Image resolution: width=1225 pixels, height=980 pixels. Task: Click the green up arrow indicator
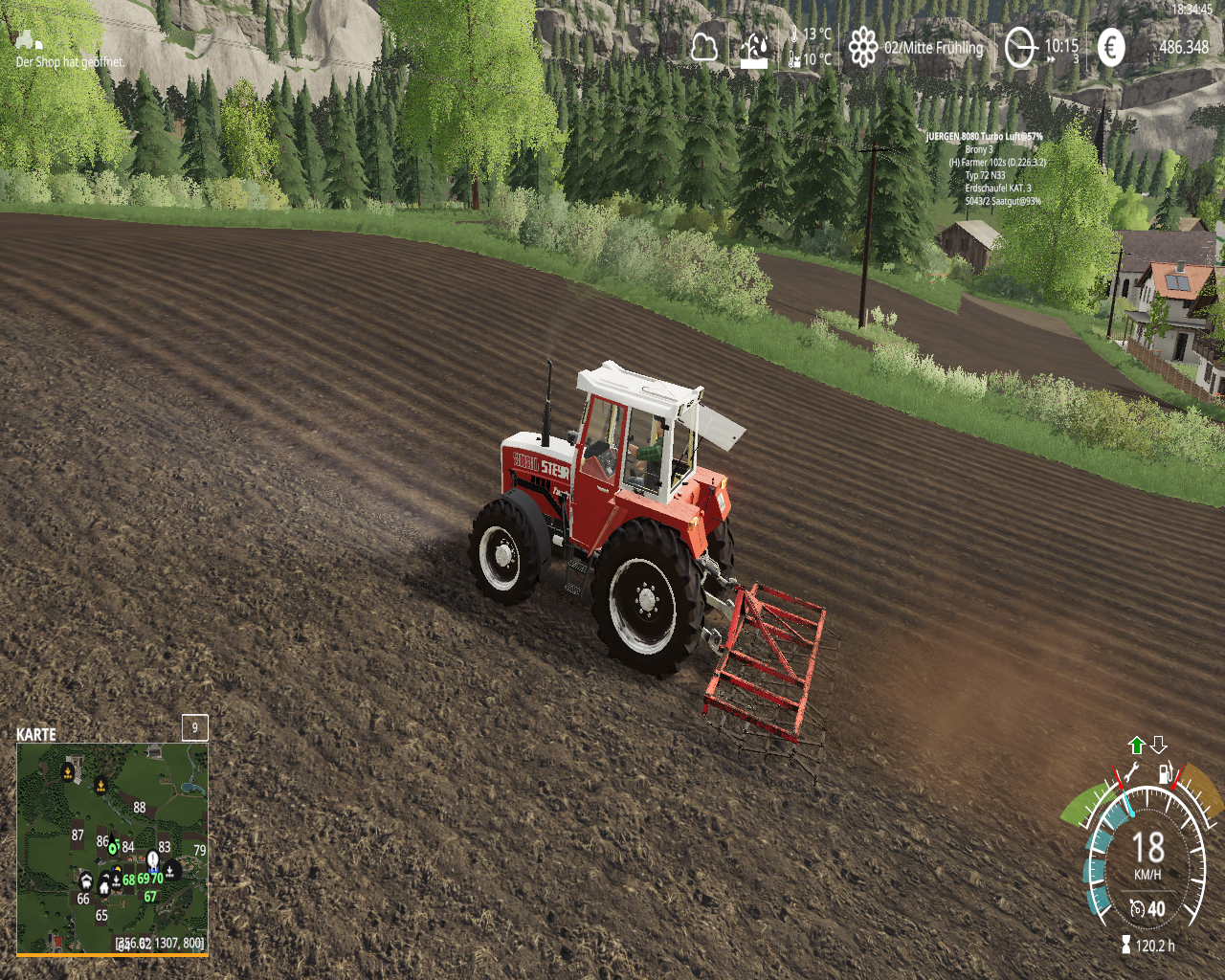(x=1137, y=746)
